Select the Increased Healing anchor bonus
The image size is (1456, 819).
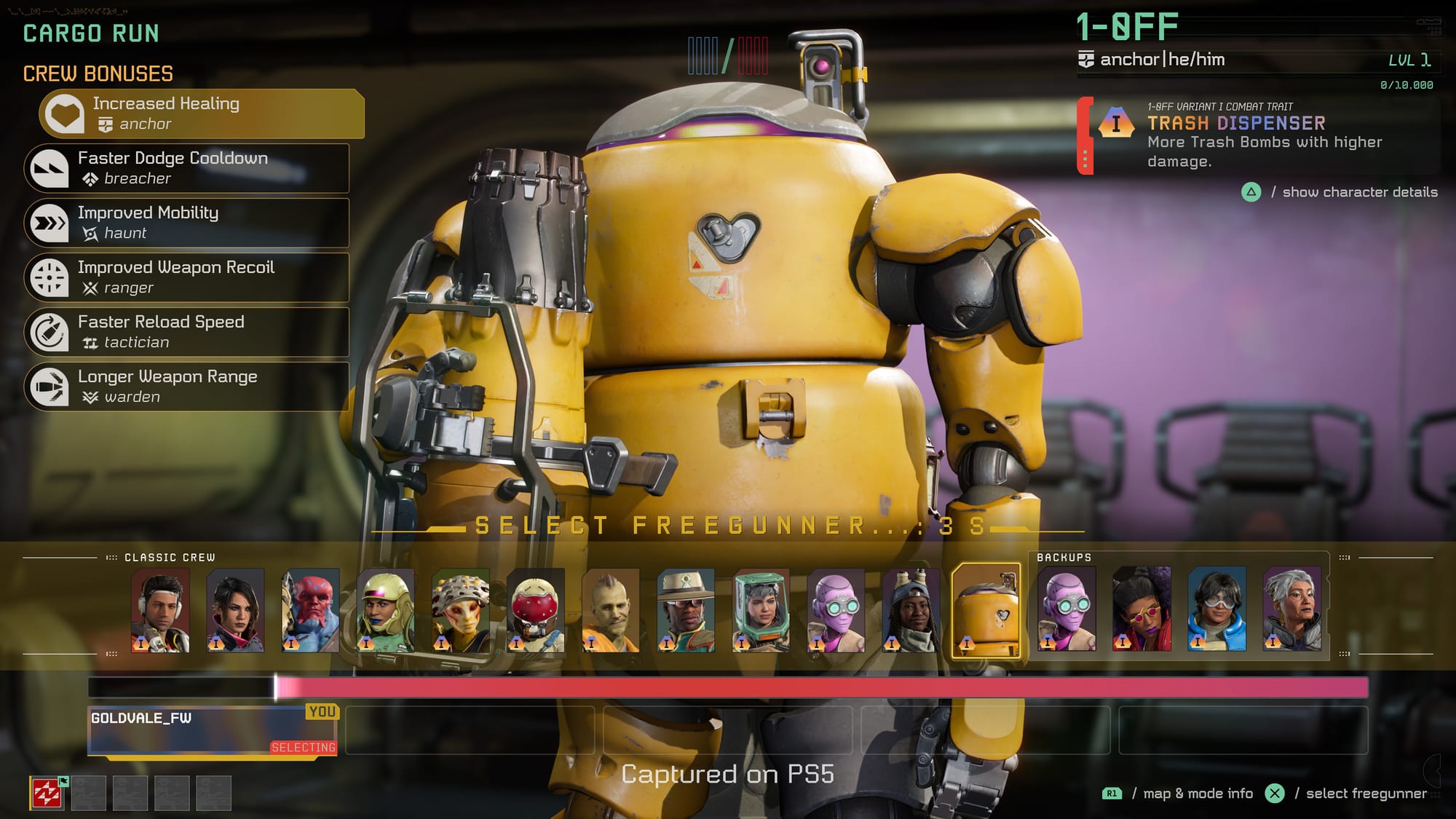202,114
